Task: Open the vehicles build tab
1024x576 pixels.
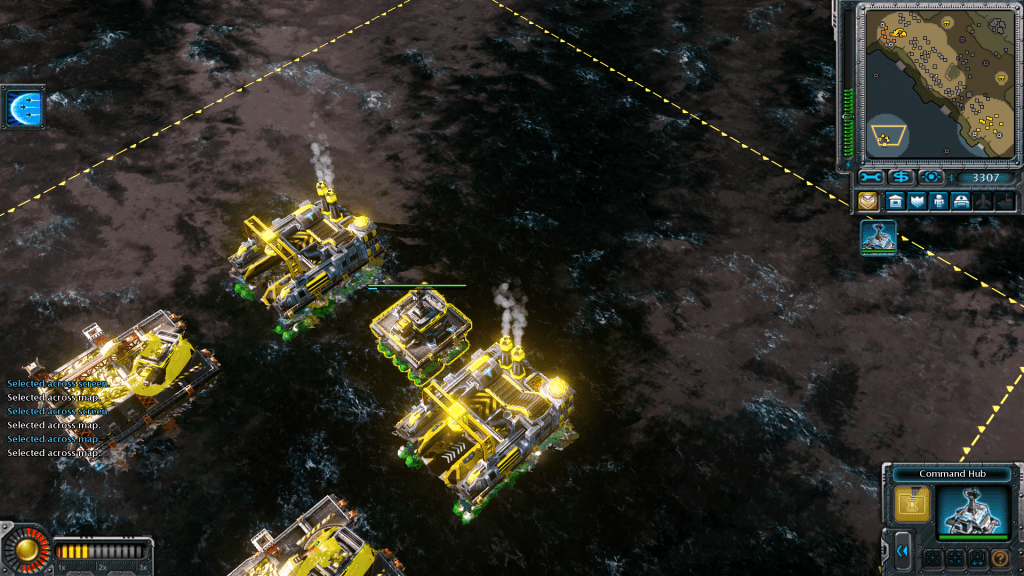Action: point(961,201)
